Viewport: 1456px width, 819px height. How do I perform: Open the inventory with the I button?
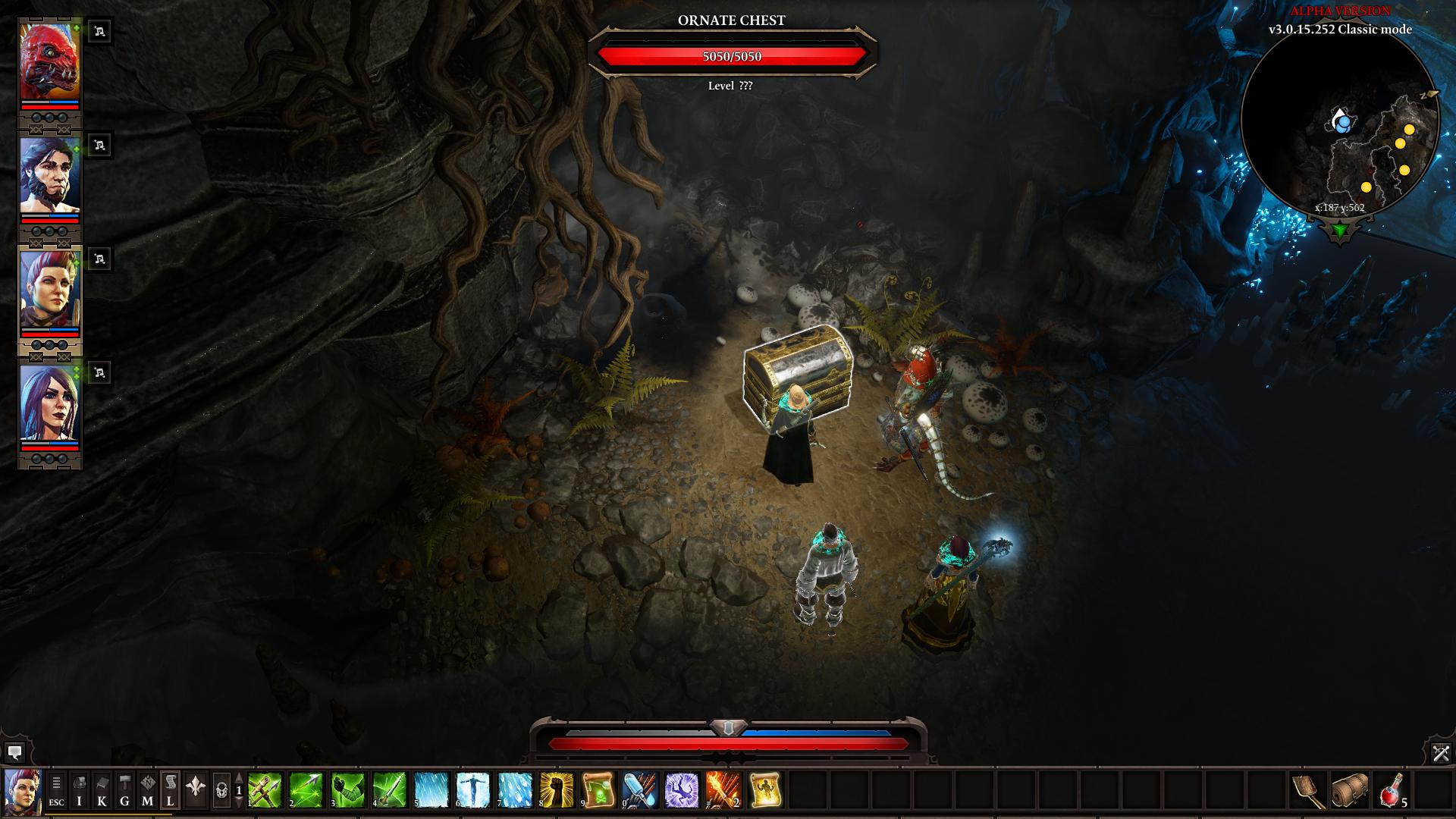tap(79, 790)
